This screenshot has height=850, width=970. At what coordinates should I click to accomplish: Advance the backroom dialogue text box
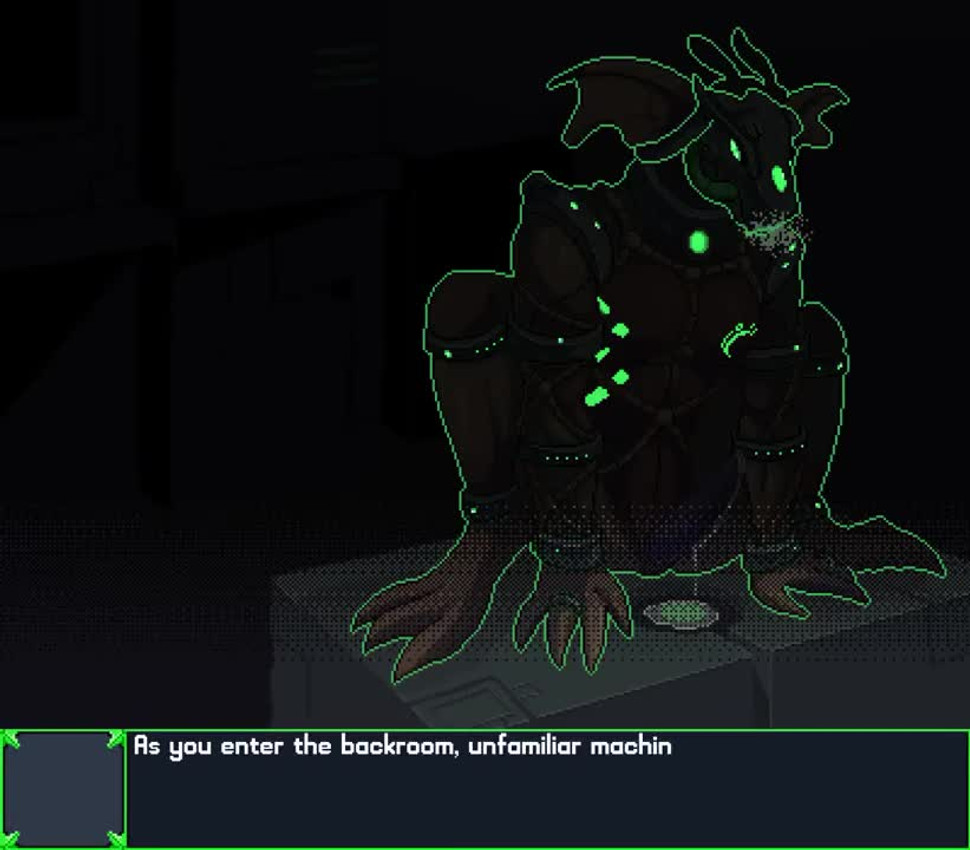547,789
